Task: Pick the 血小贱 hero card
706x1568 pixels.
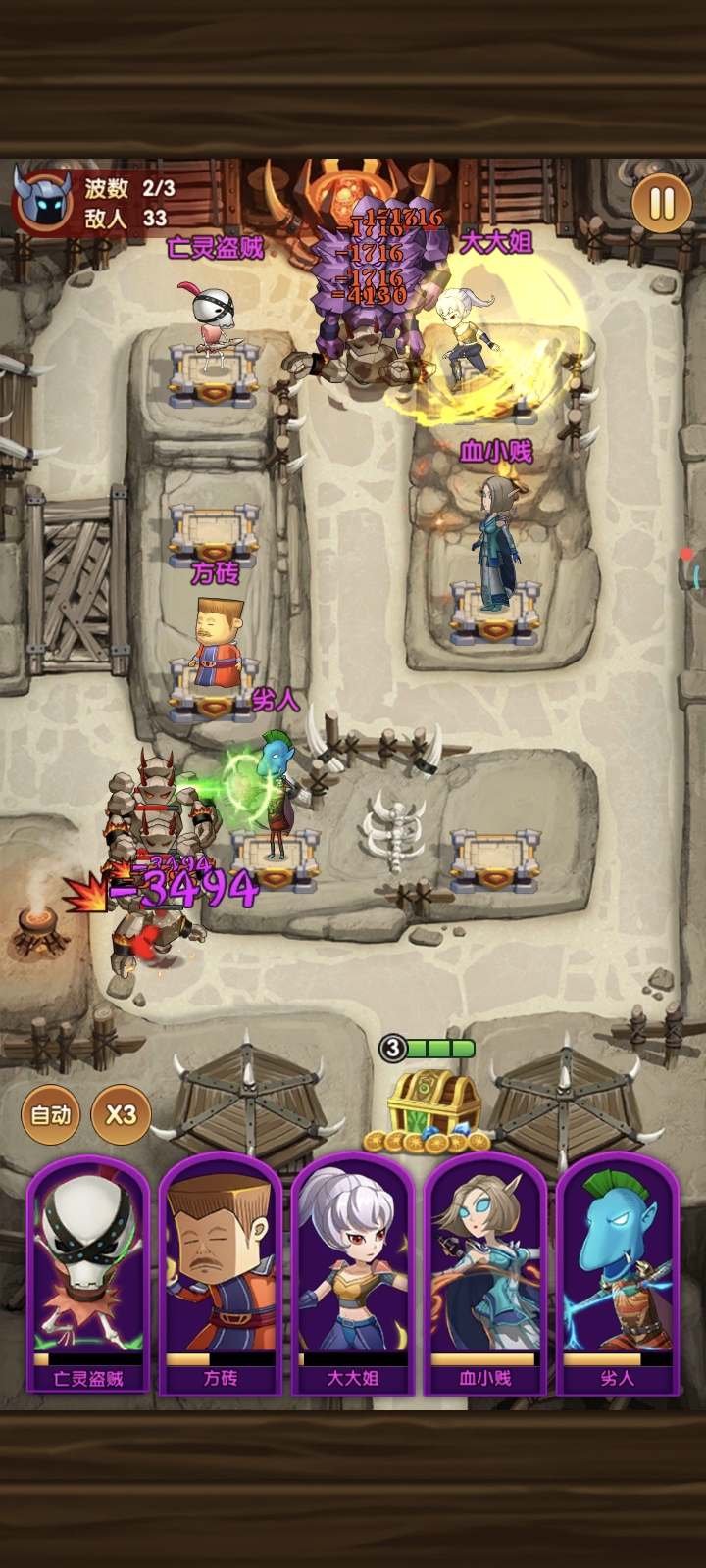Action: 485,1274
